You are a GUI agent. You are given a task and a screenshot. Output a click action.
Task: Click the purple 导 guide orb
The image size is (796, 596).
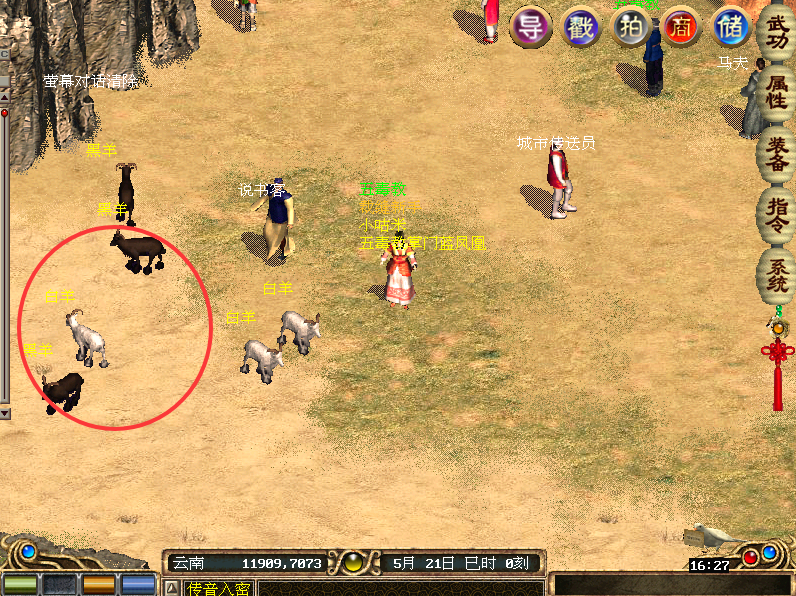coord(531,26)
